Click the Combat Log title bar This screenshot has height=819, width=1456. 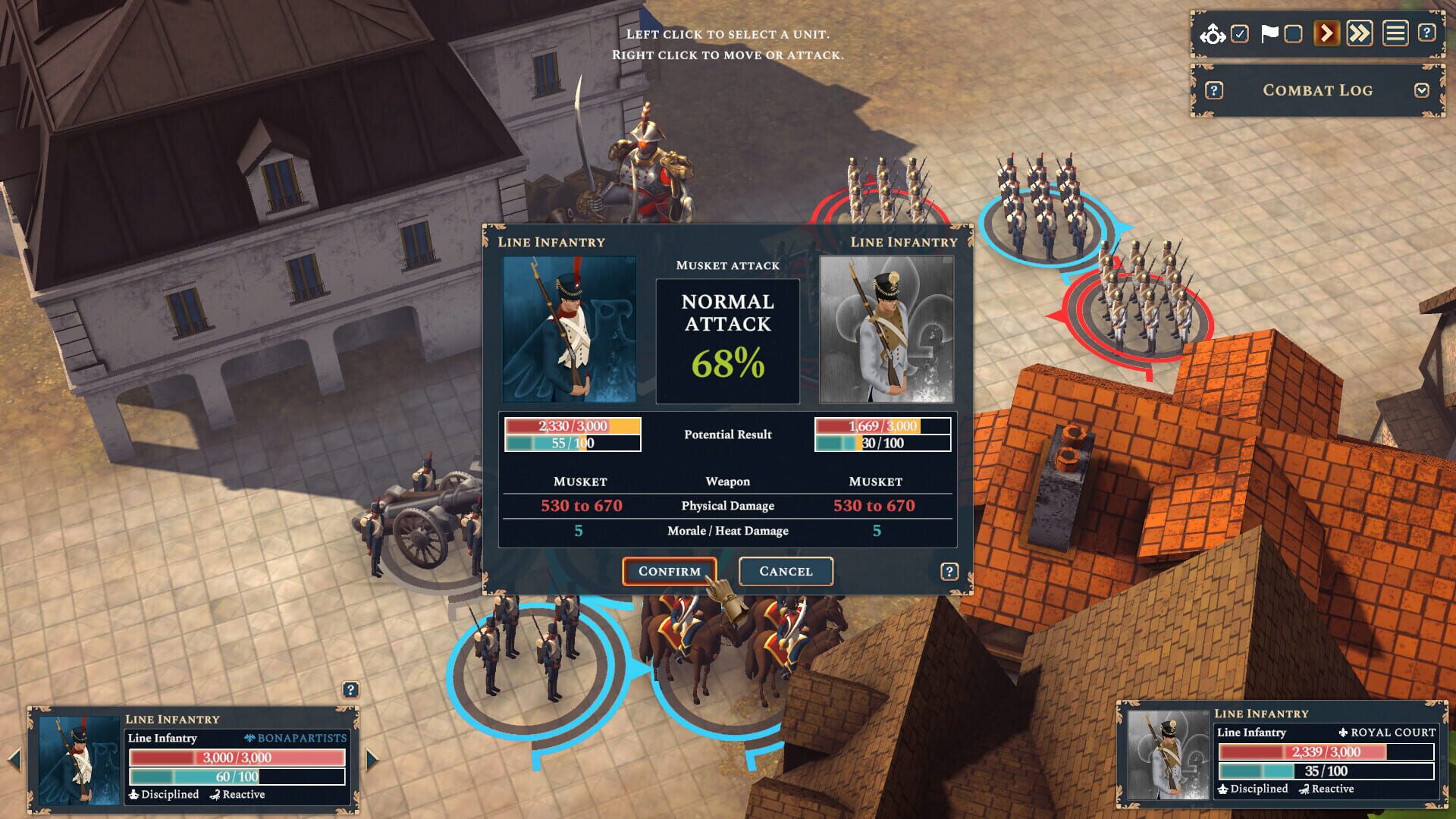point(1317,90)
